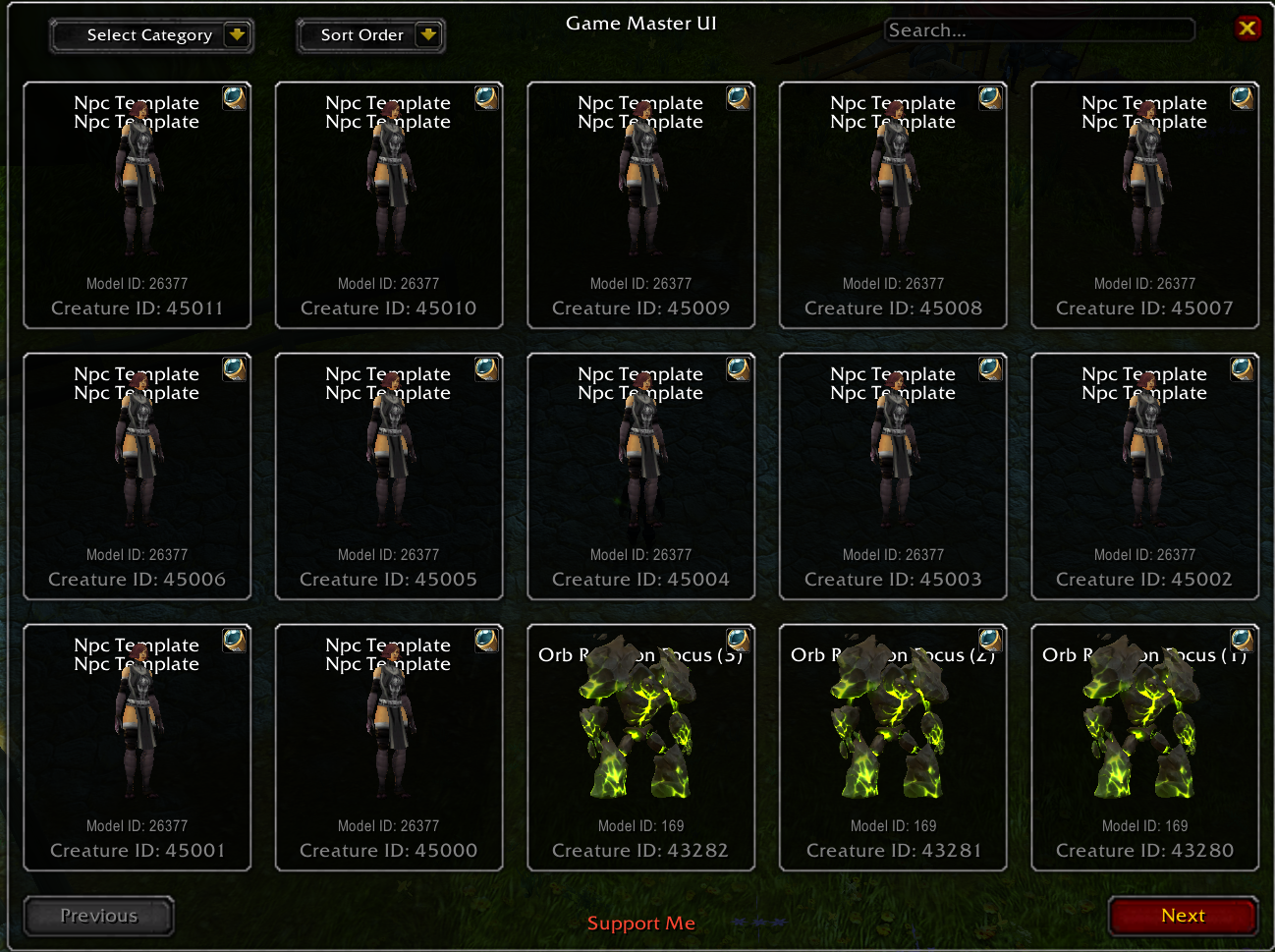Close the Game Master UI window

point(1247,28)
